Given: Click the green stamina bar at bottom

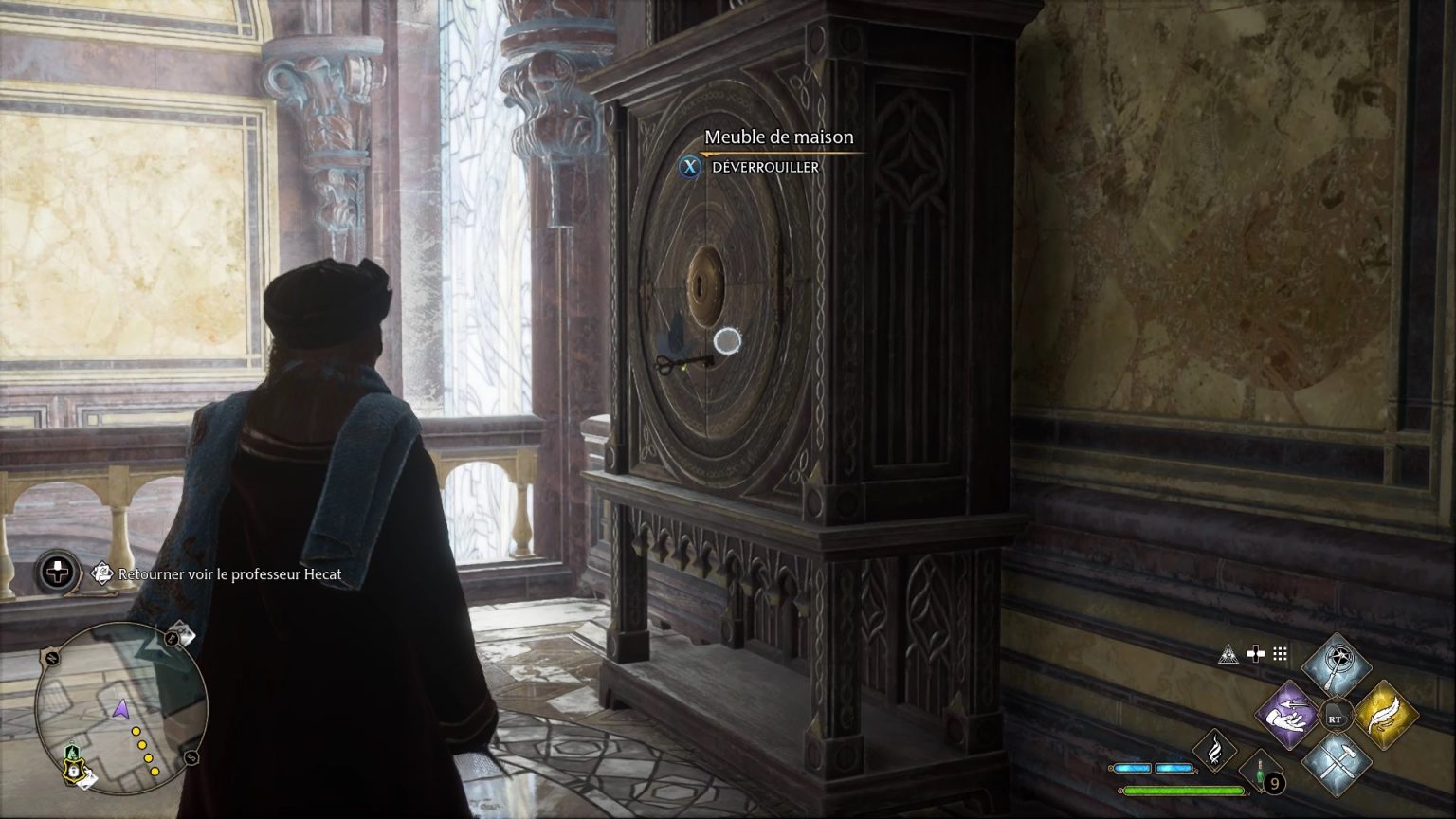Looking at the screenshot, I should click(x=1183, y=790).
